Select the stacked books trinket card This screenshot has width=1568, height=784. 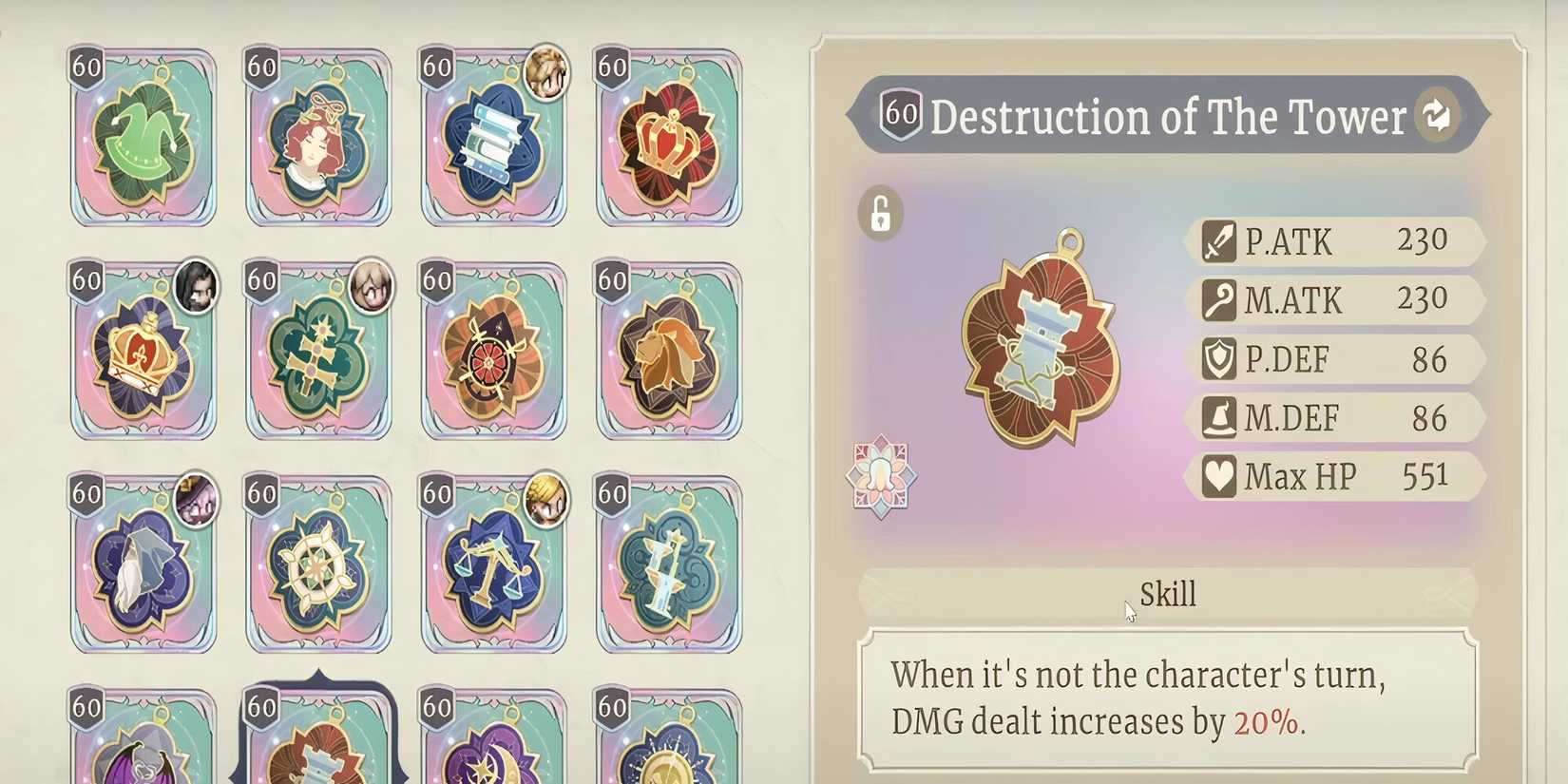click(x=494, y=138)
